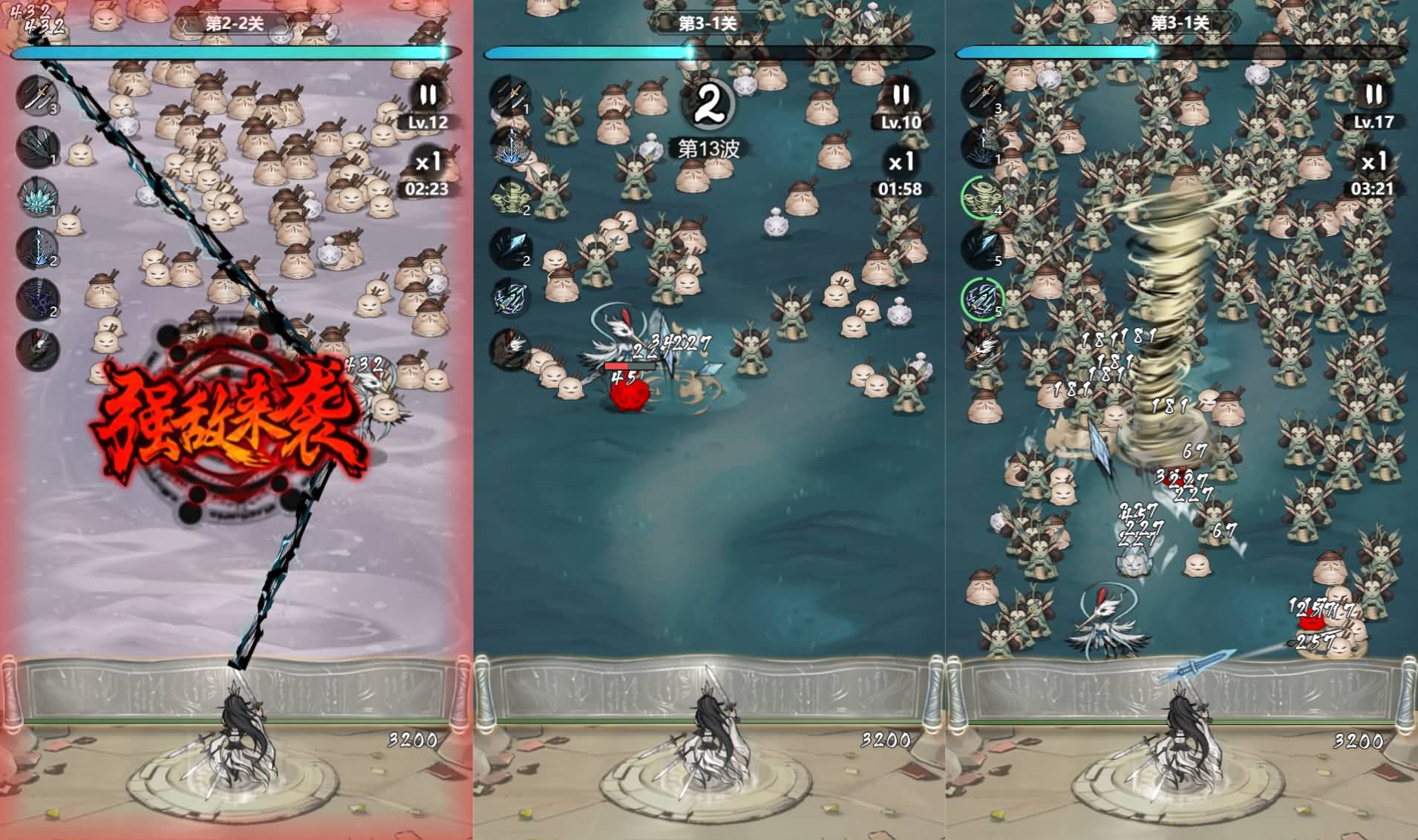Select the level 1 triple swords skill icon

click(x=510, y=96)
